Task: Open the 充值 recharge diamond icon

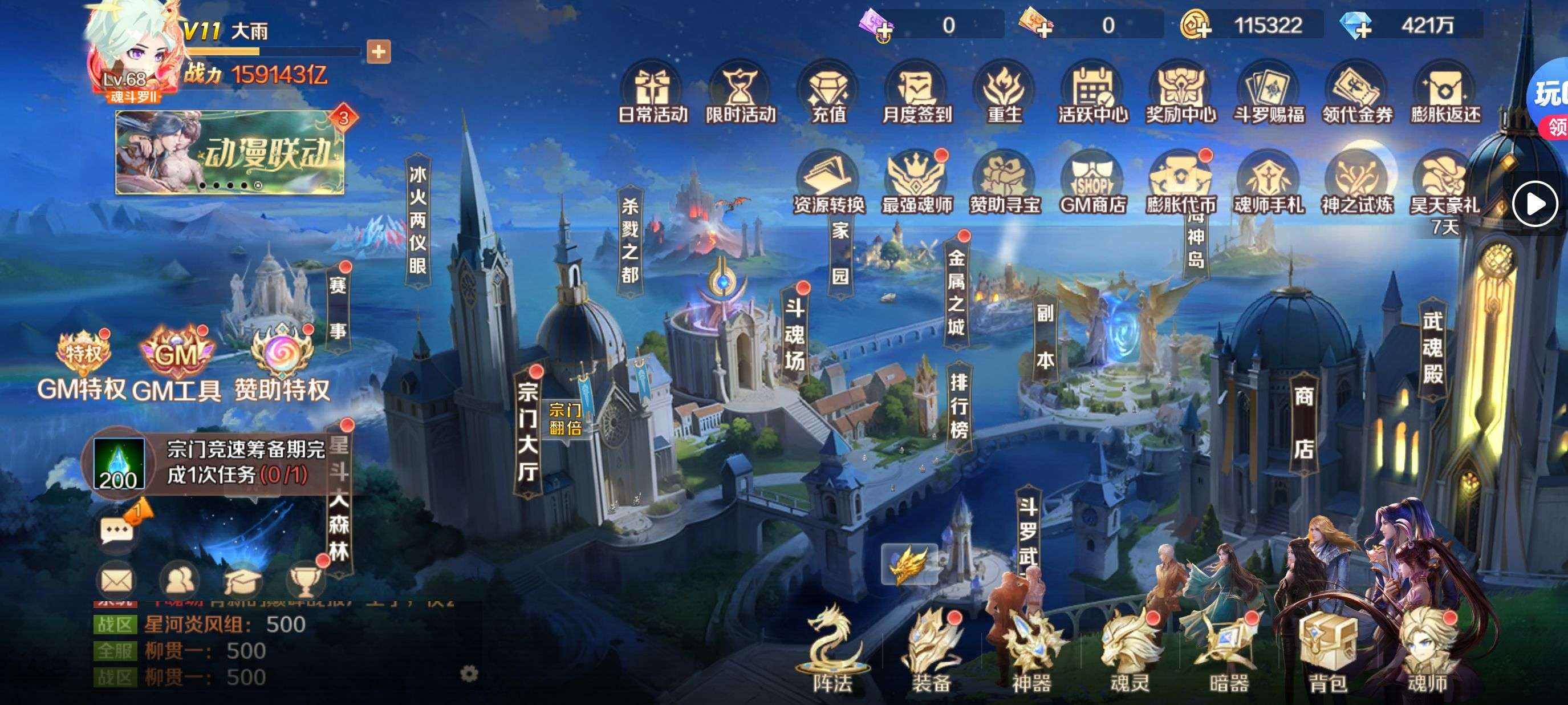Action: point(828,92)
